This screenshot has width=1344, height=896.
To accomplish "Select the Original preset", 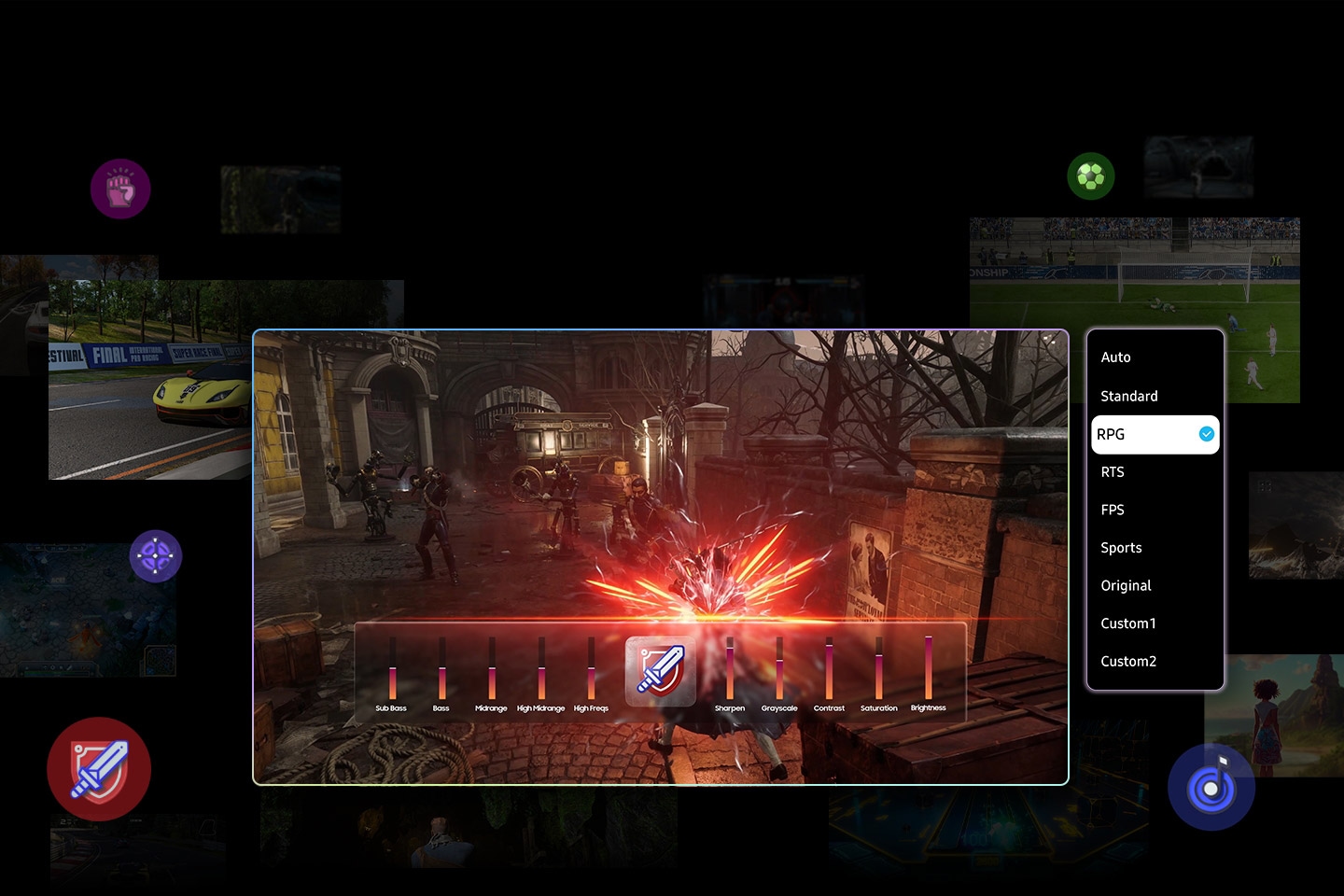I will click(x=1126, y=585).
